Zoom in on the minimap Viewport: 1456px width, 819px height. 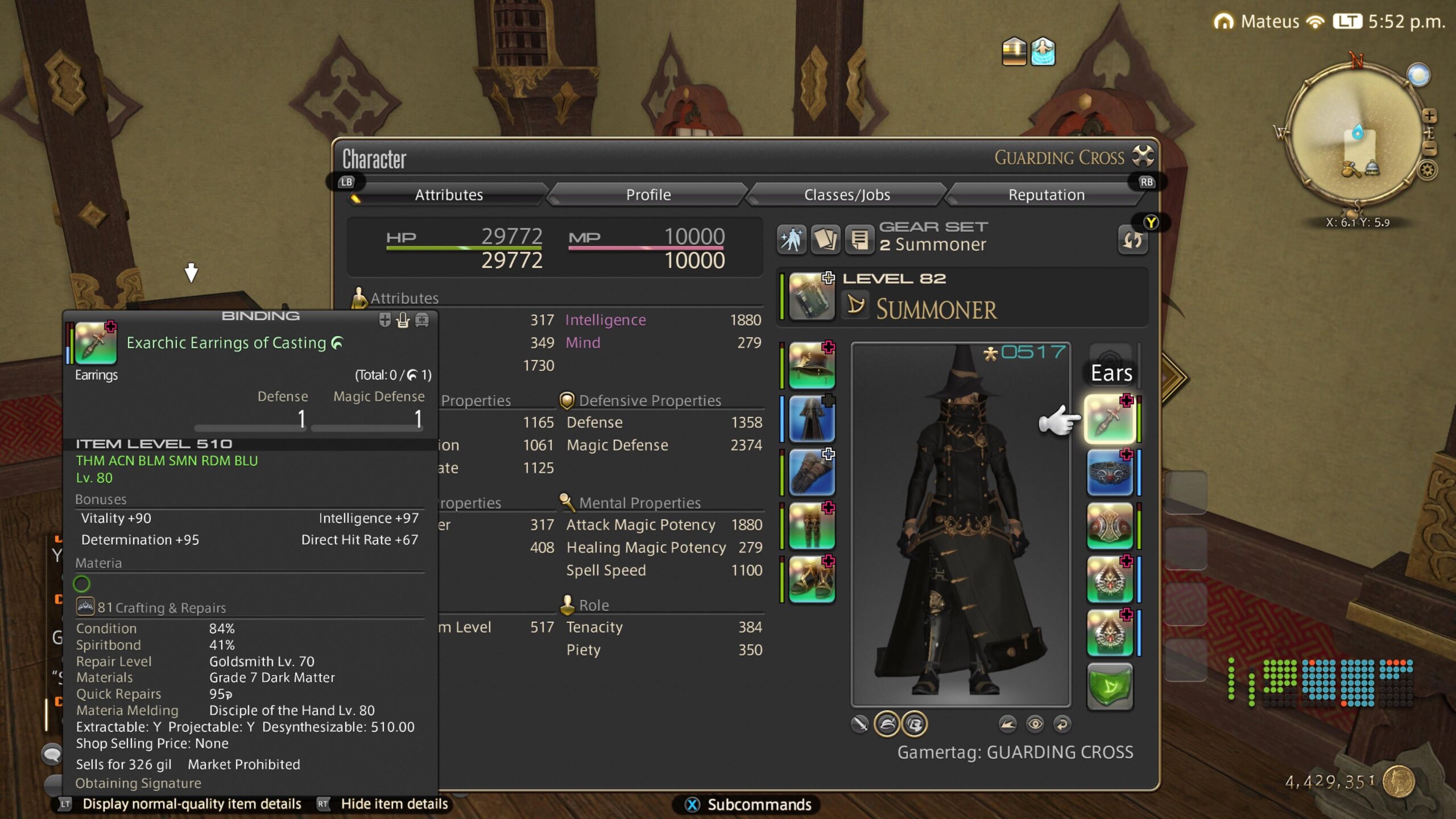(x=1429, y=116)
